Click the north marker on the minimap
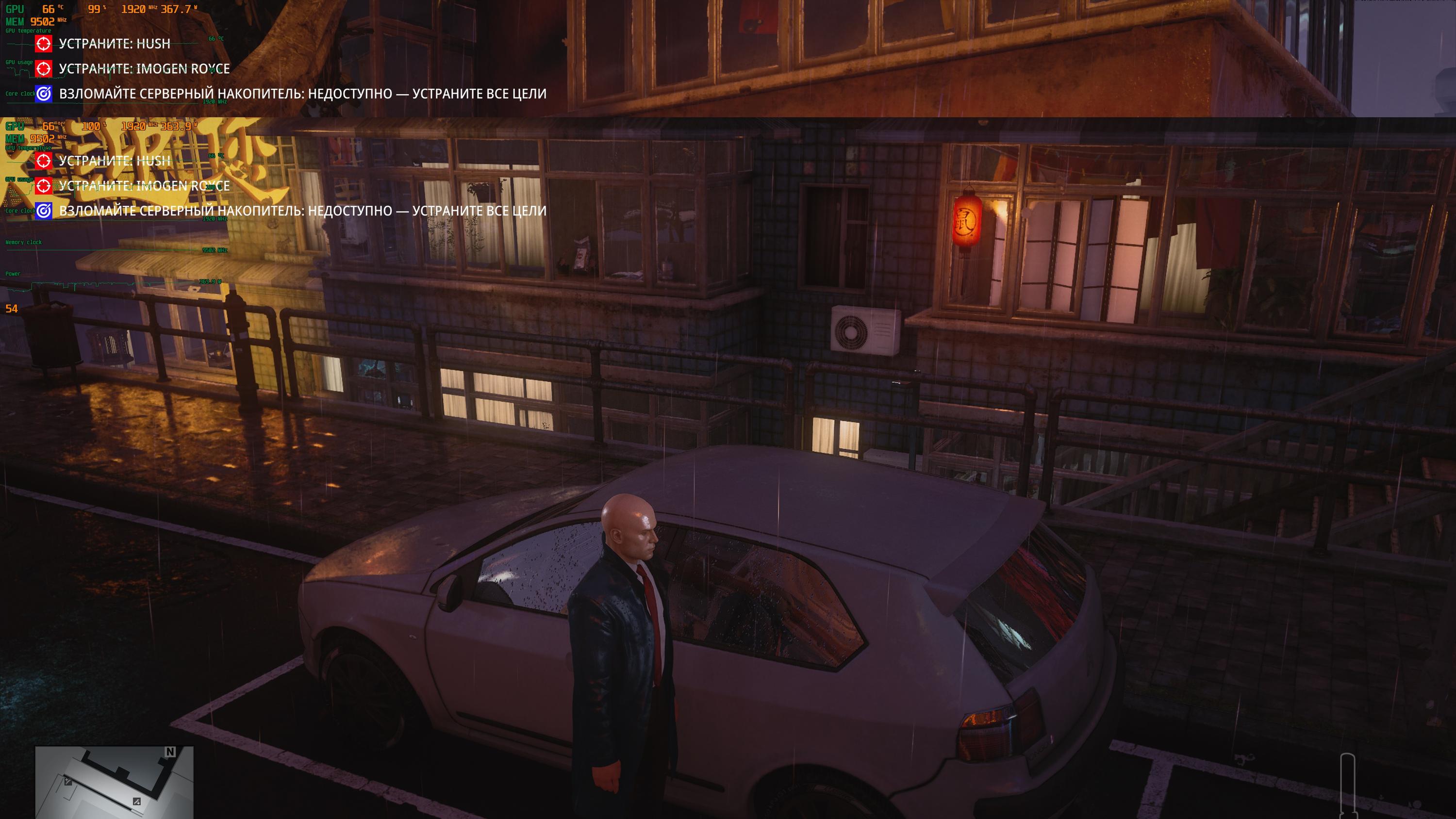The width and height of the screenshot is (1456, 819). tap(170, 752)
